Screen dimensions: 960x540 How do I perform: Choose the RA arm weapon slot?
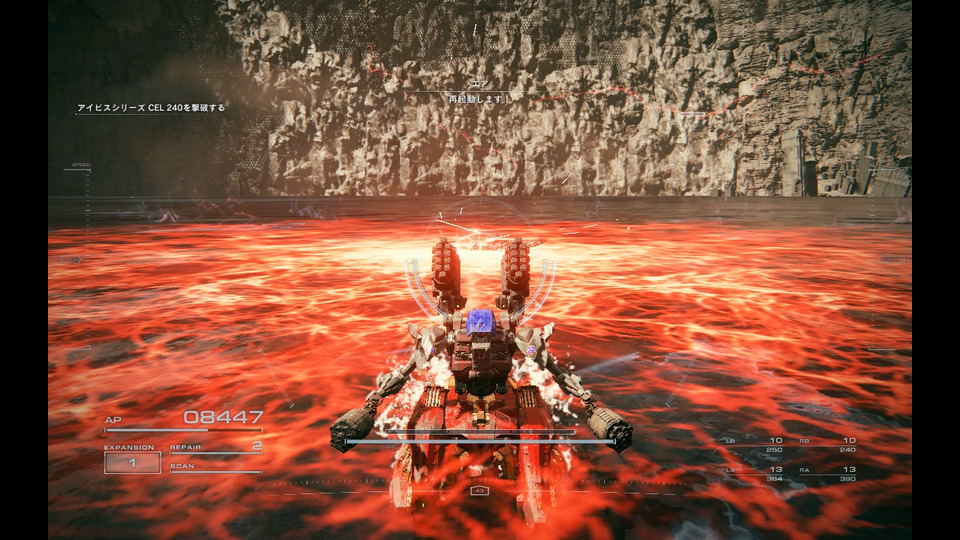(x=829, y=473)
